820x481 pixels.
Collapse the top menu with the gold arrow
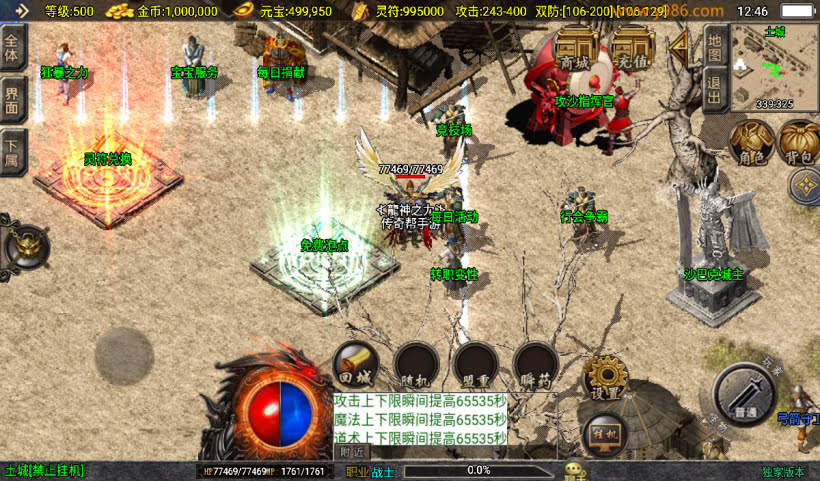point(680,45)
